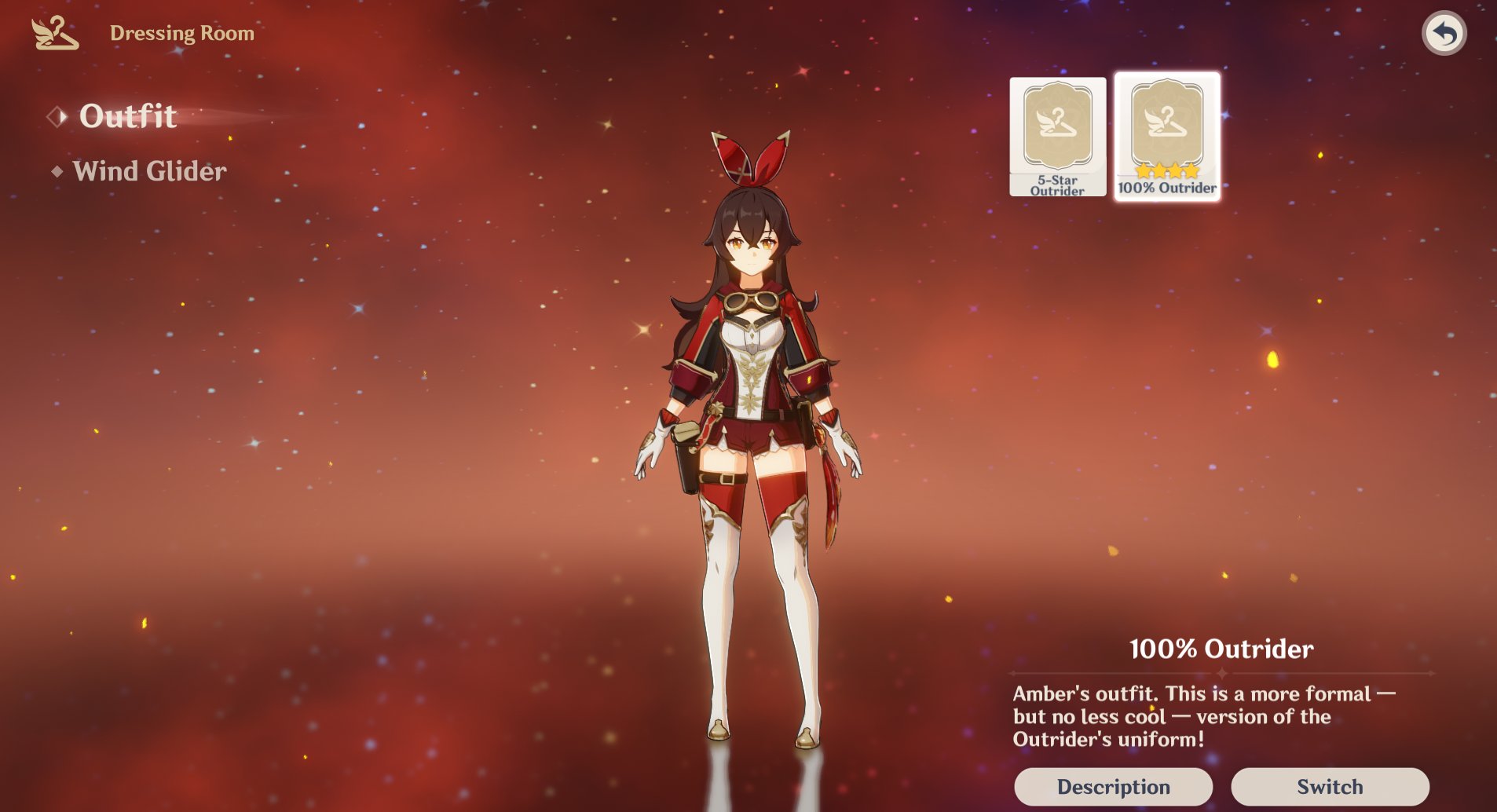Select the Outfit category

click(x=128, y=116)
